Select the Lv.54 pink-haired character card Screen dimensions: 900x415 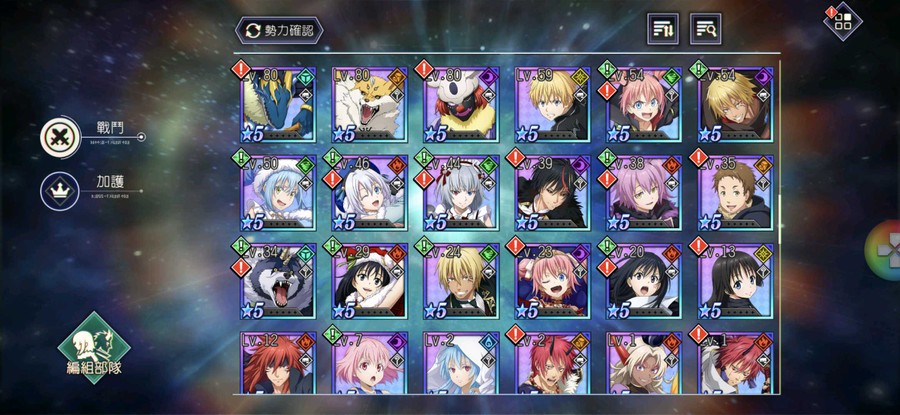coord(643,105)
